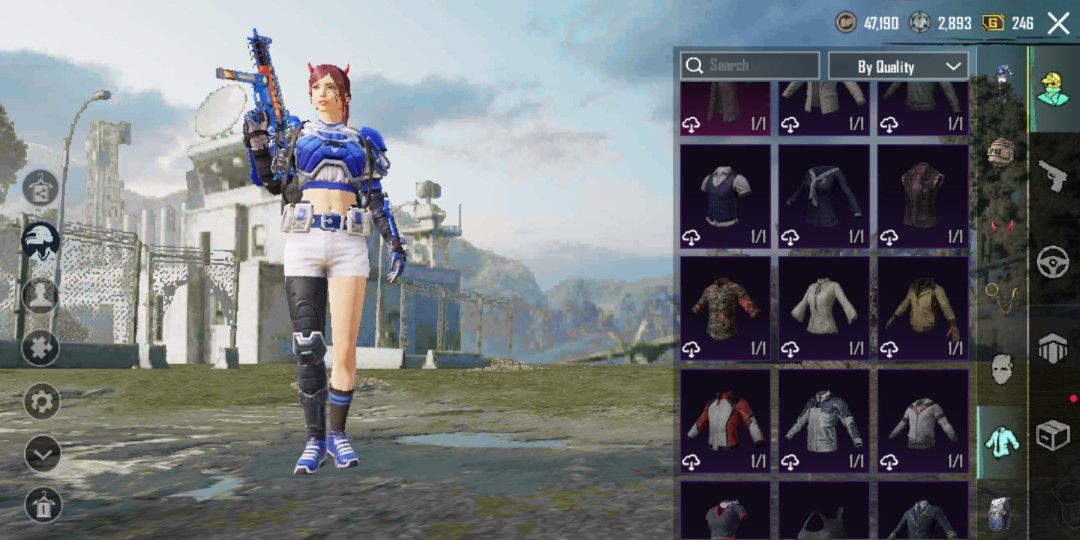Pick the red and white jacket

(725, 420)
